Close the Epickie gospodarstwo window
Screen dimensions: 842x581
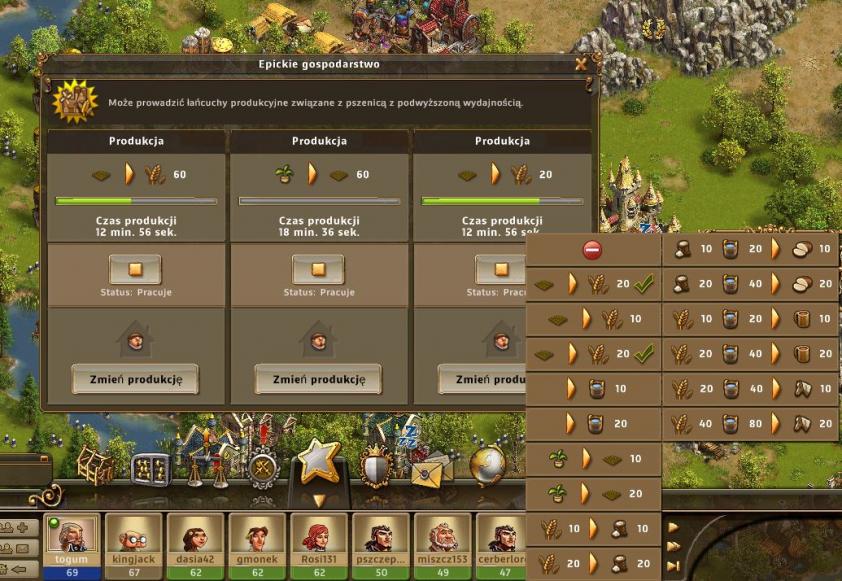[581, 64]
